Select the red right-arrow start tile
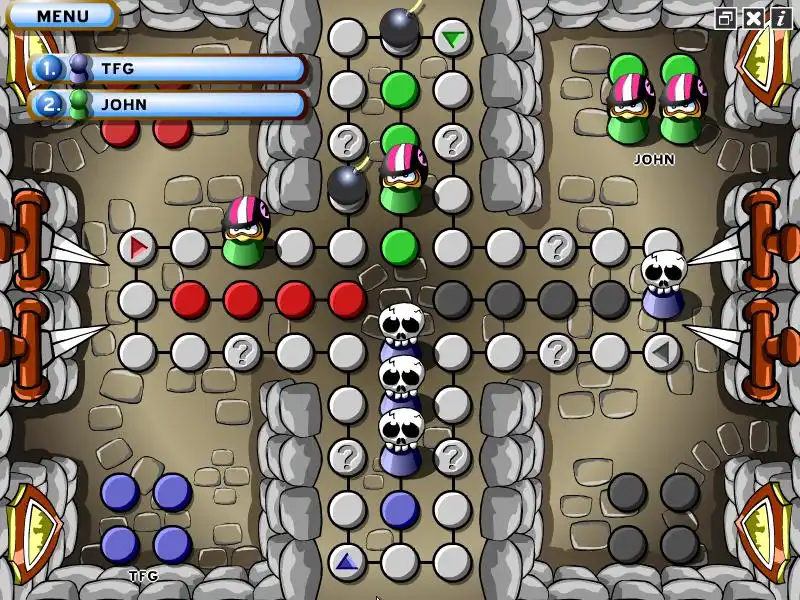The height and width of the screenshot is (600, 800). (138, 246)
